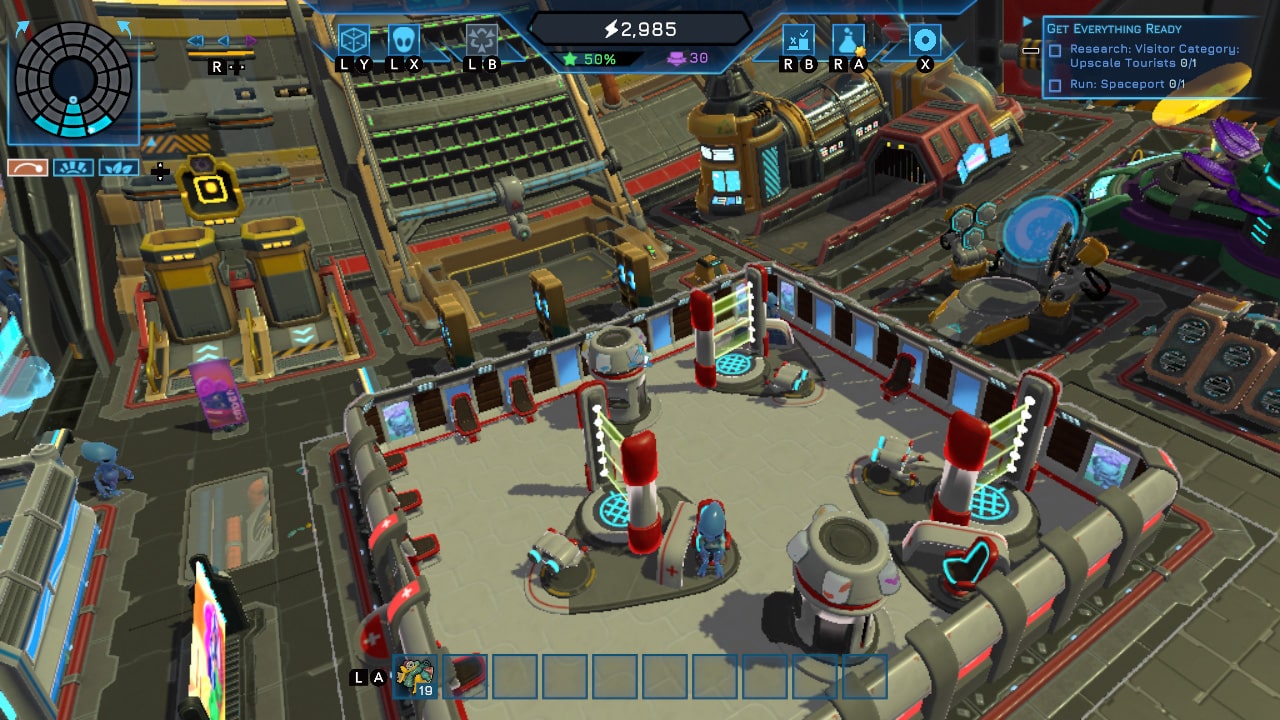Select the leaf Bio Deck icon
The image size is (1280, 720).
tap(119, 168)
